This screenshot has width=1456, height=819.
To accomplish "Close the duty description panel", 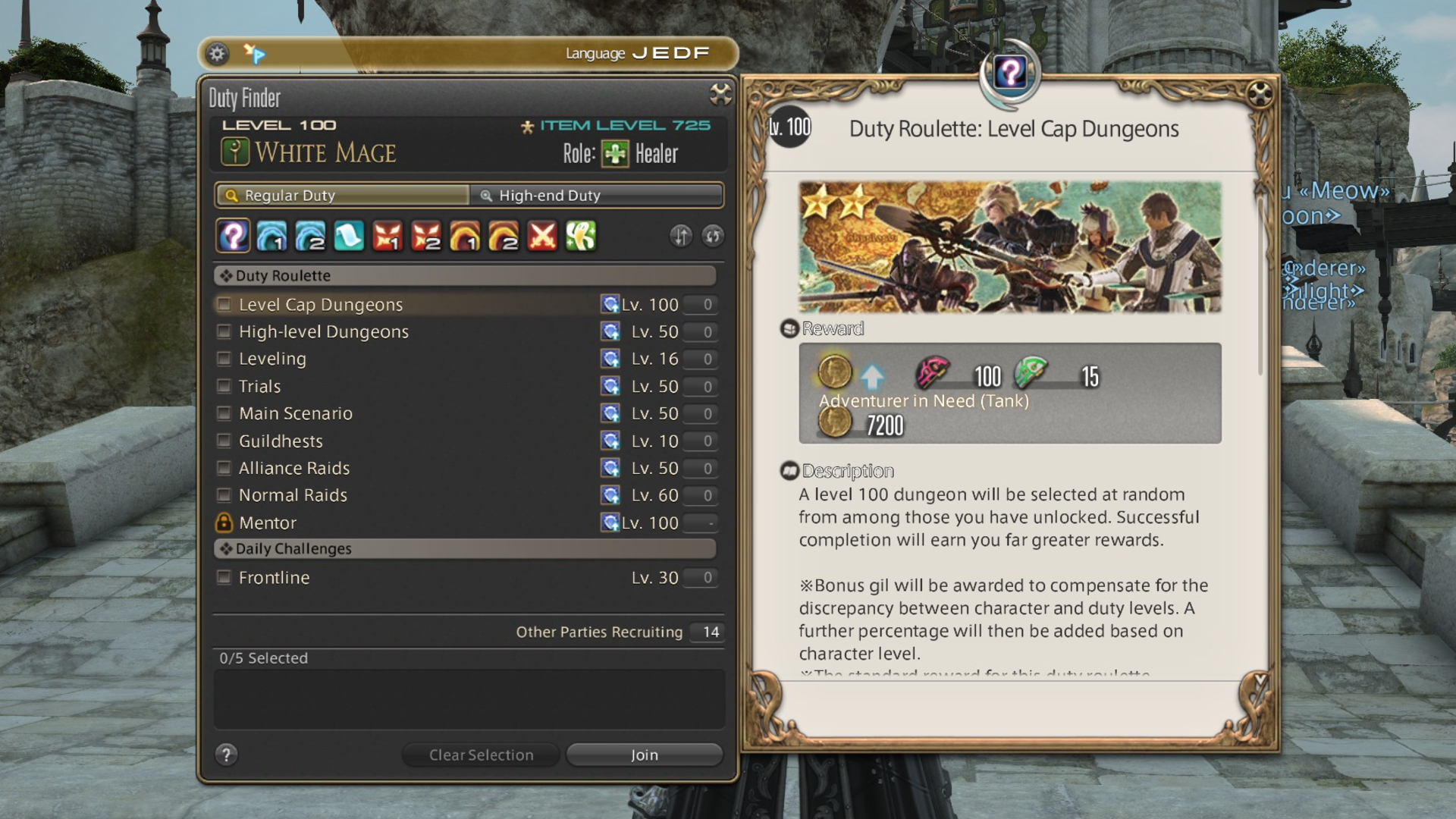I will [1260, 94].
